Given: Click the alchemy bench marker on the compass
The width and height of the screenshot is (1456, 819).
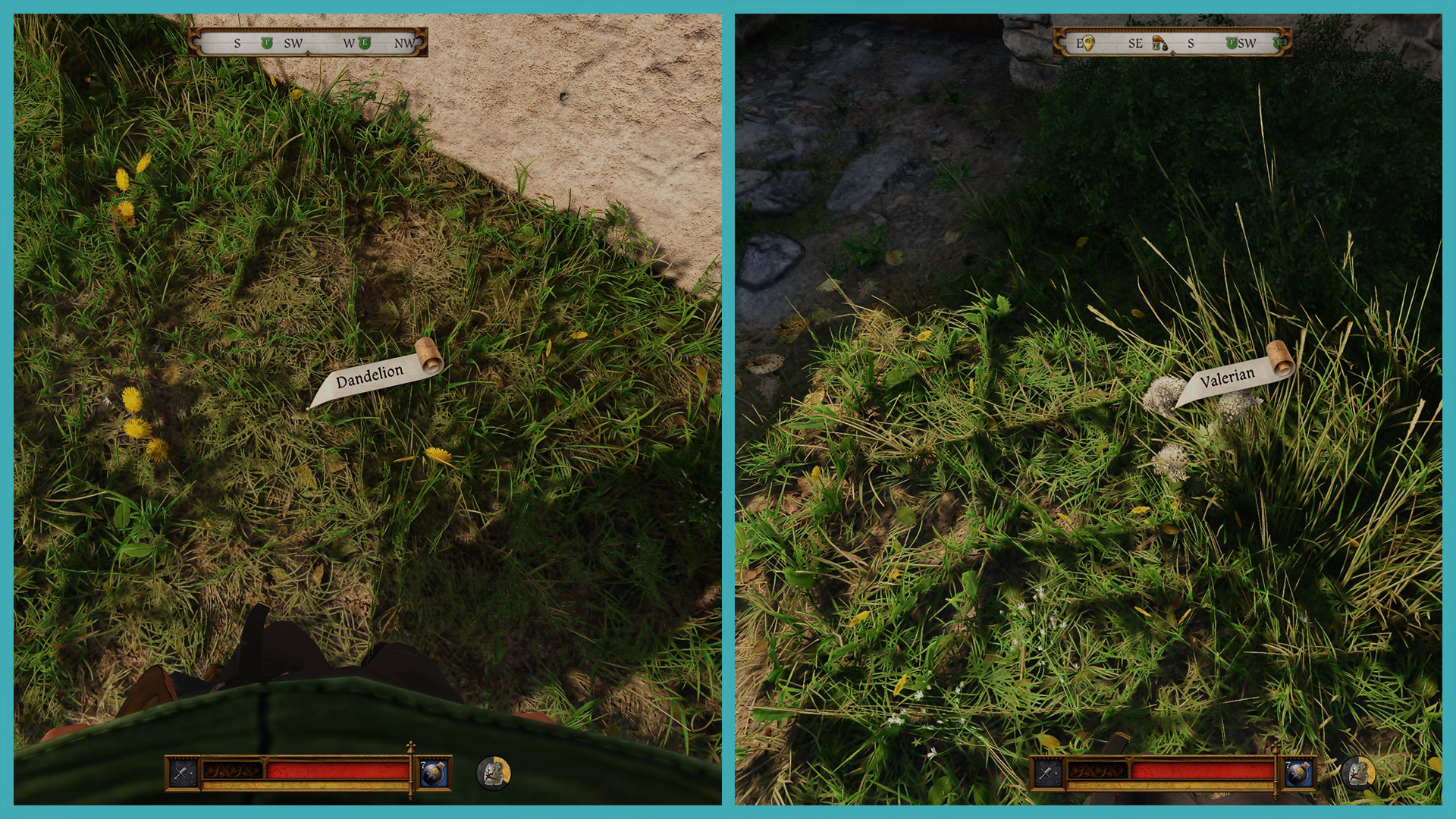Looking at the screenshot, I should 1158,43.
